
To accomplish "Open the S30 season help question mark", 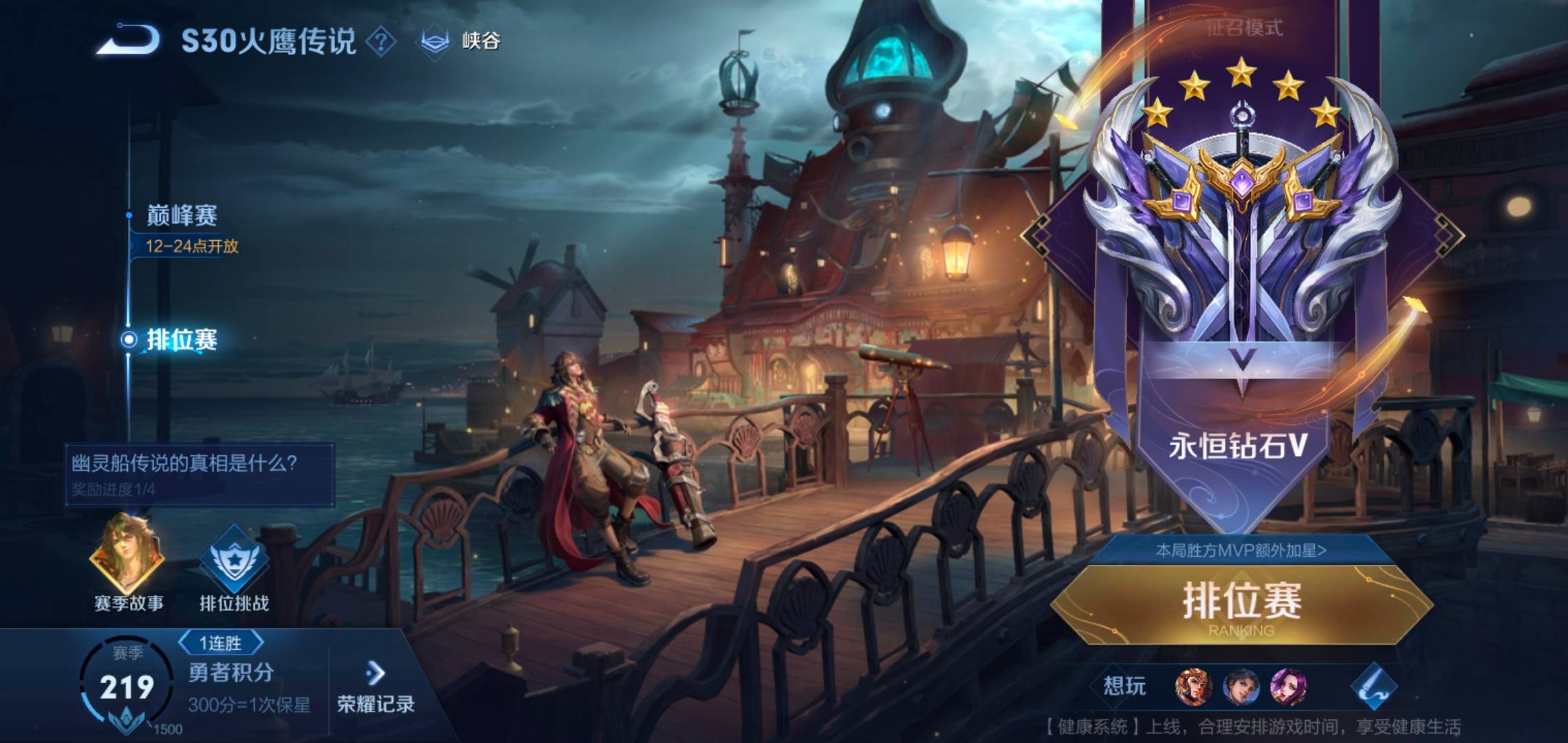I will 381,42.
